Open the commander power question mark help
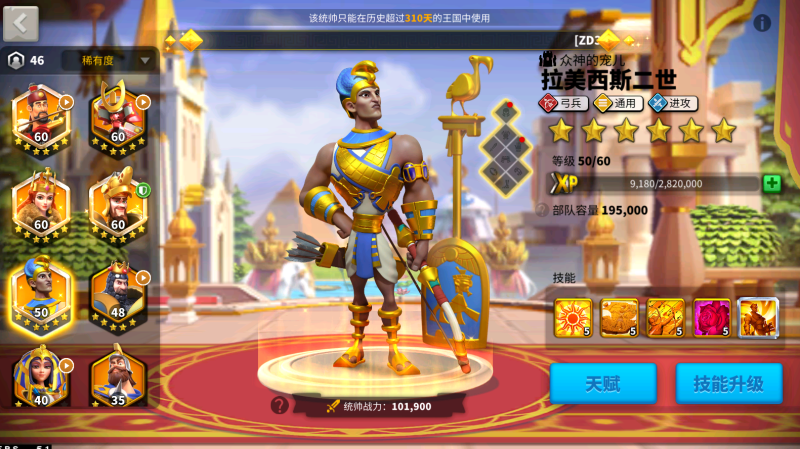Viewport: 800px width, 449px height. 279,405
